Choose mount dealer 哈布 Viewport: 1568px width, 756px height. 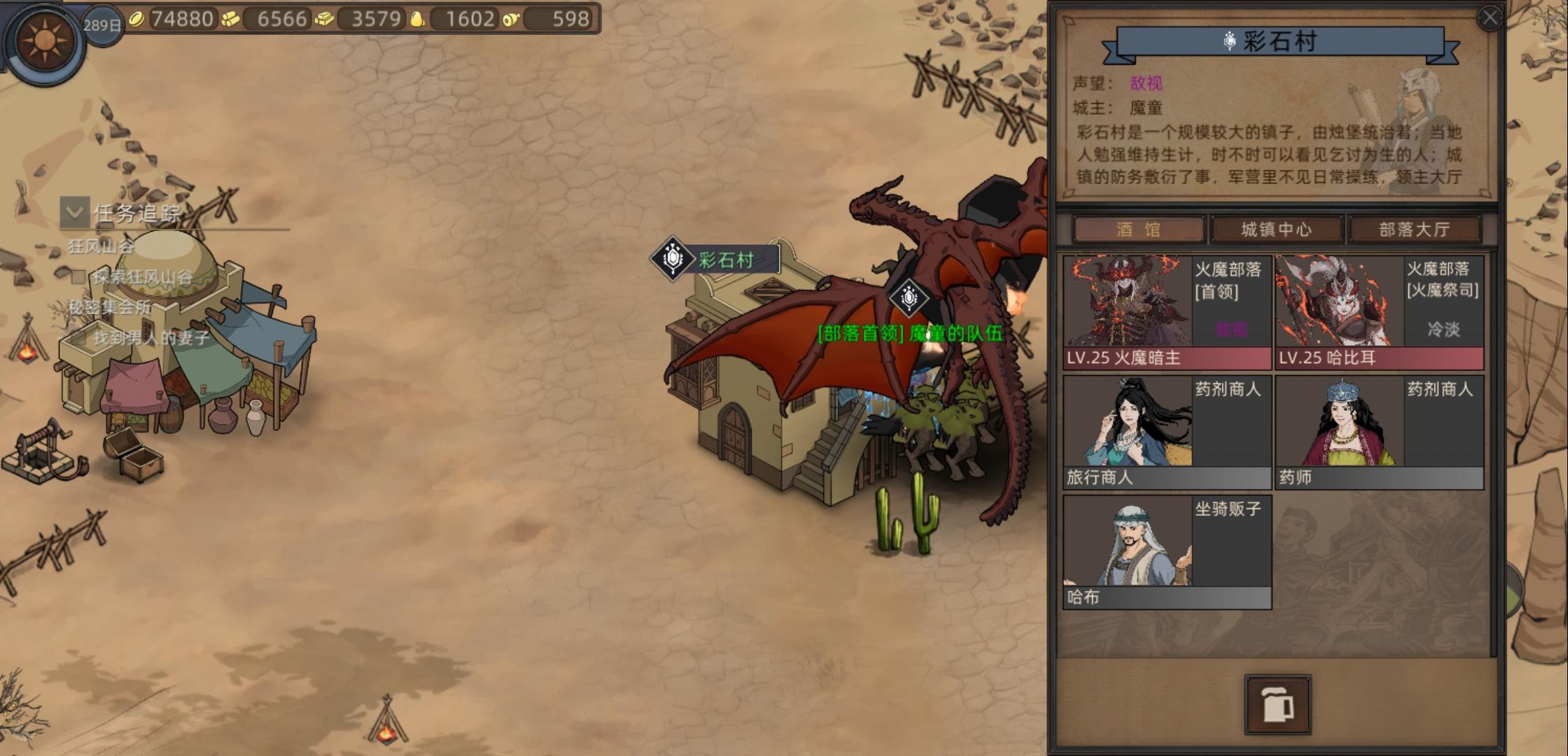click(1167, 552)
